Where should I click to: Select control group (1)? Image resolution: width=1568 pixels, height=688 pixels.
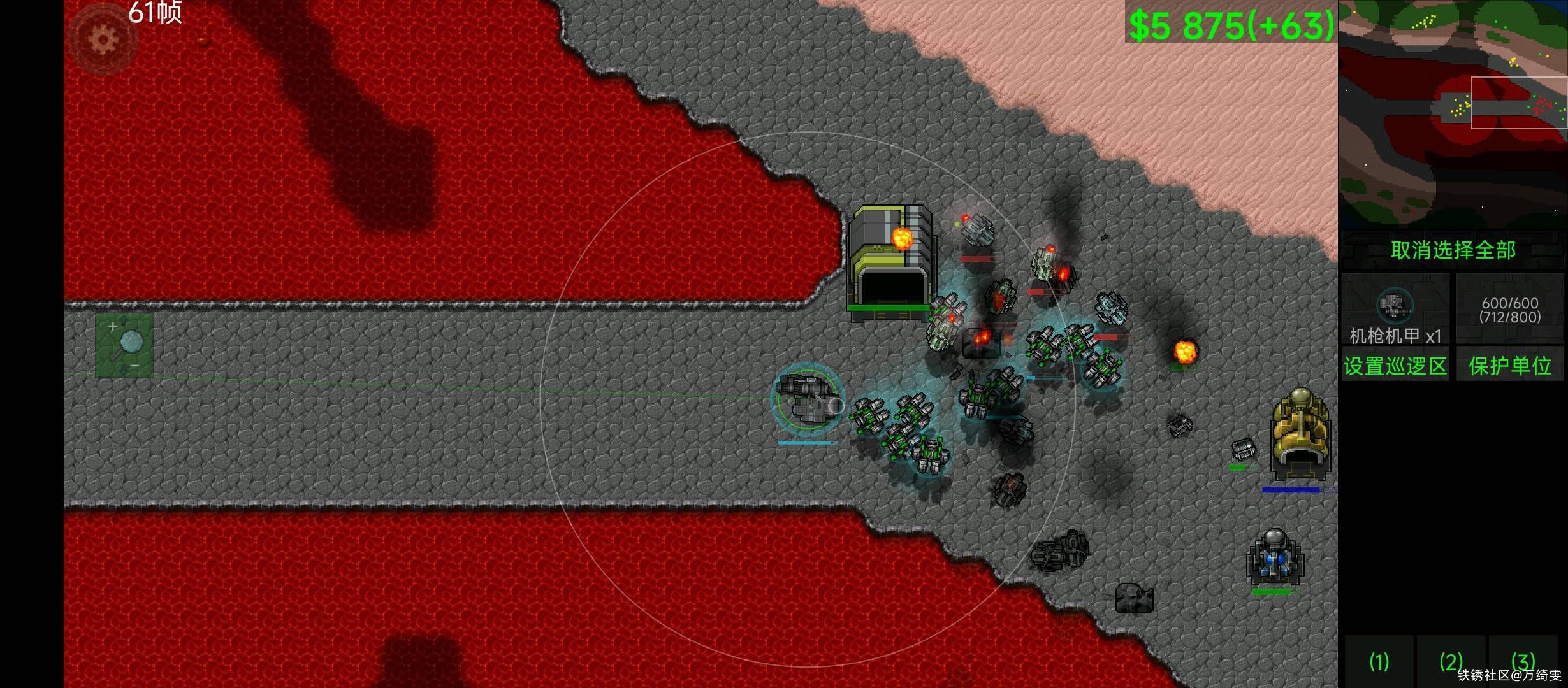tap(1379, 662)
